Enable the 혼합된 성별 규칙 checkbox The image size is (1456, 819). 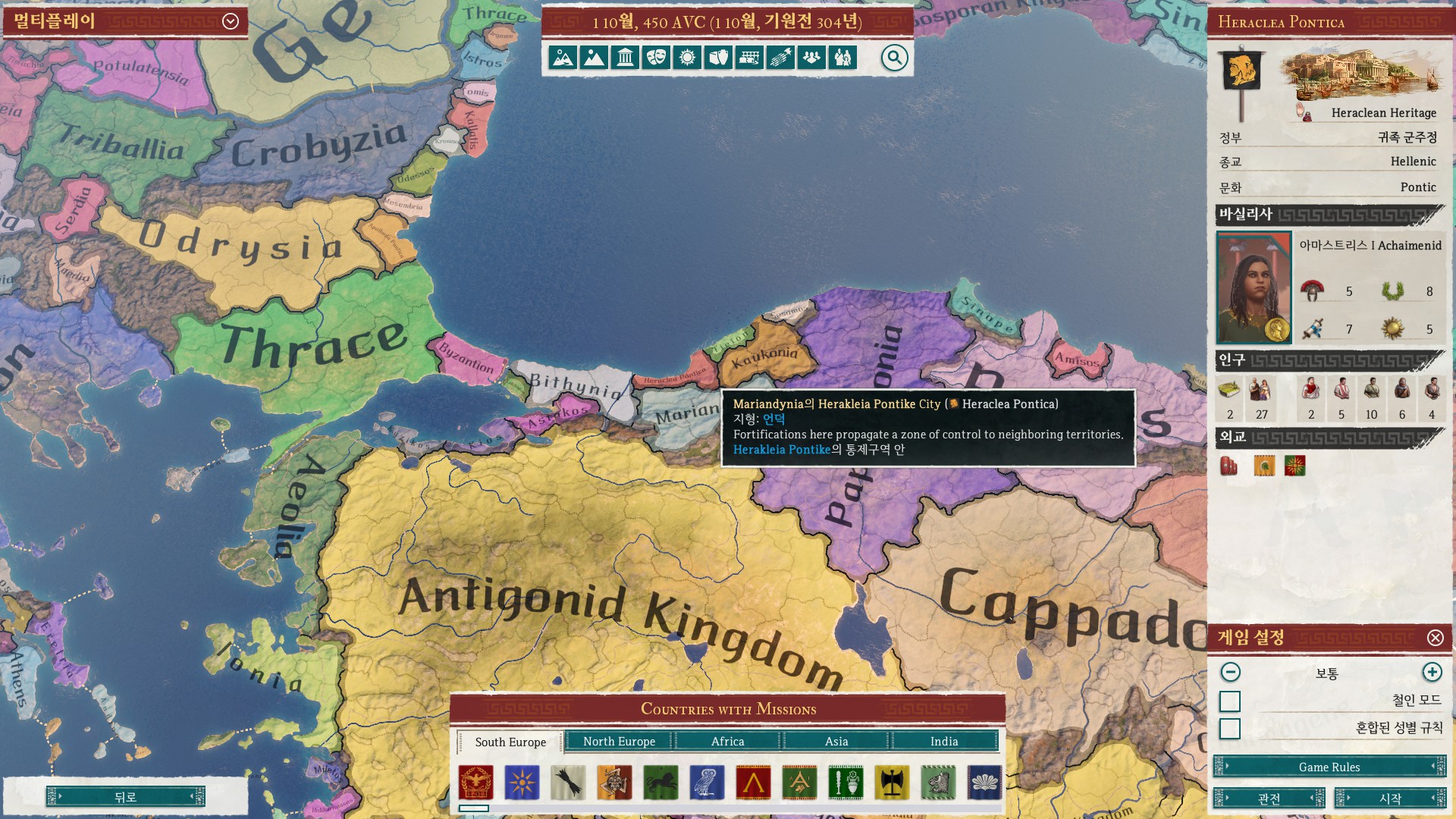[x=1230, y=729]
